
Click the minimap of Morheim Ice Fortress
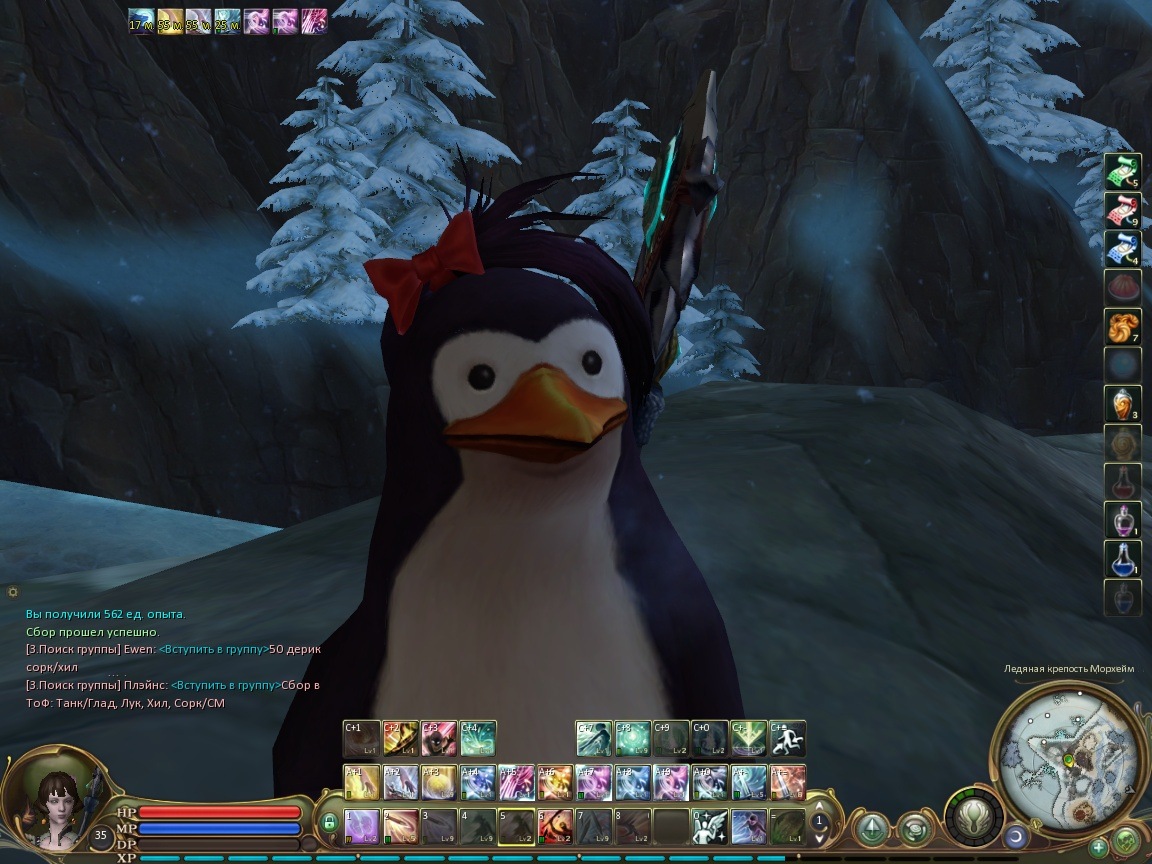(x=1066, y=739)
